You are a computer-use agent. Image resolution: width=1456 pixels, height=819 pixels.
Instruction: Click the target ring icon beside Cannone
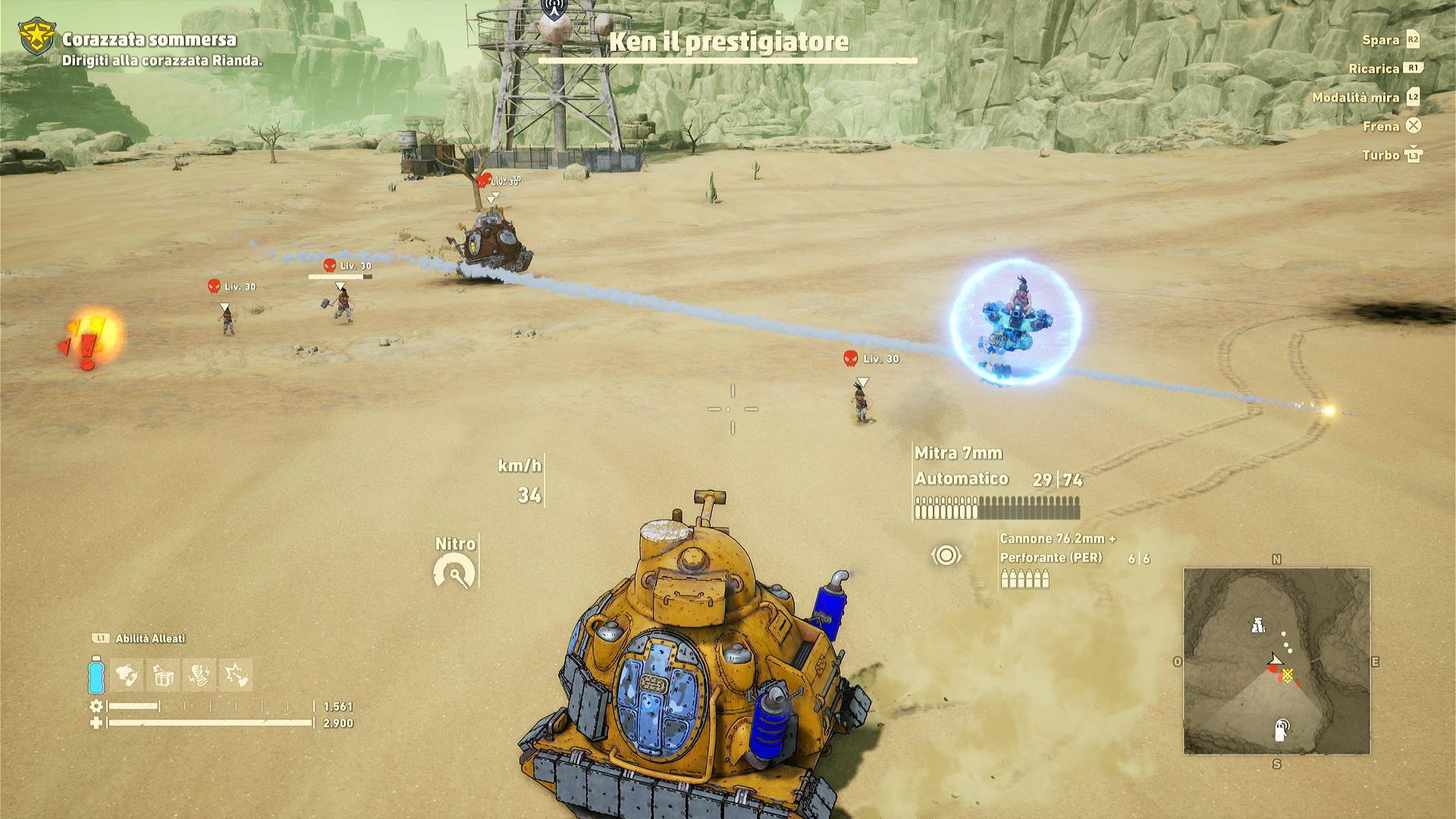[x=946, y=556]
